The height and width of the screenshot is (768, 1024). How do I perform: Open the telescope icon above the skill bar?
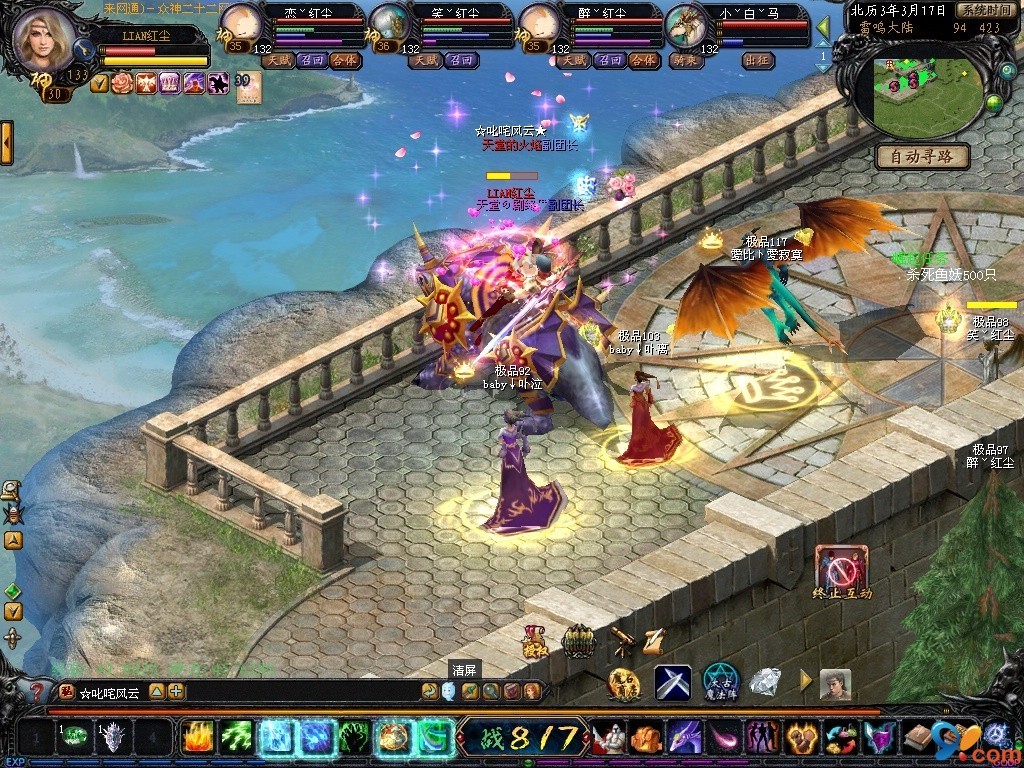[x=622, y=637]
